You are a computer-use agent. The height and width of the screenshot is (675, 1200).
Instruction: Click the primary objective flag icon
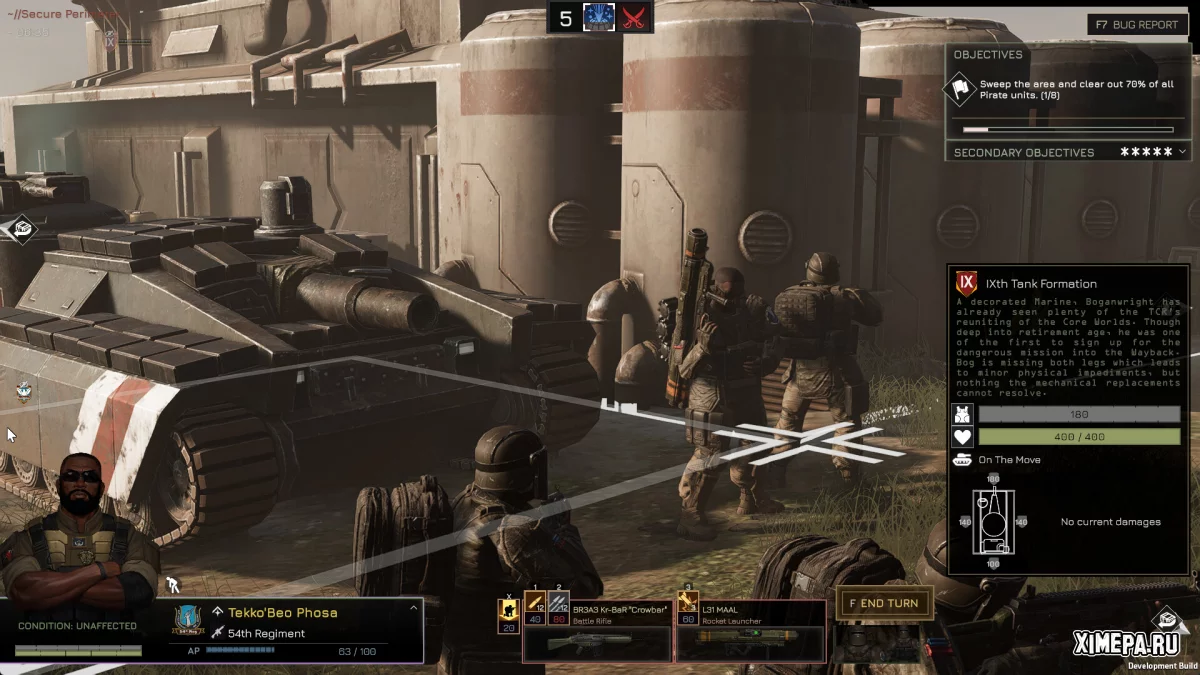point(962,90)
